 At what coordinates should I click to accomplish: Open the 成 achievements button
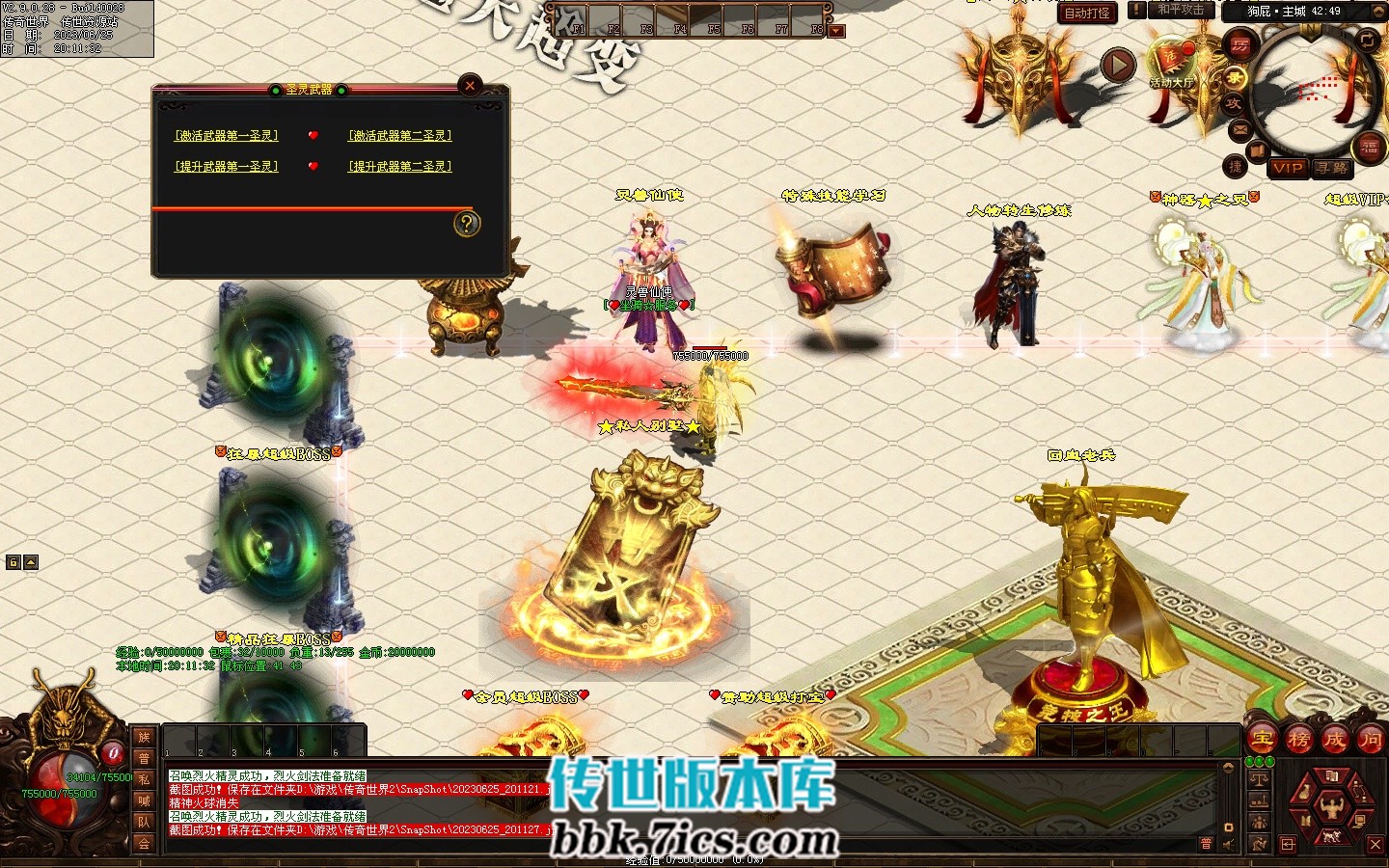tap(1334, 740)
